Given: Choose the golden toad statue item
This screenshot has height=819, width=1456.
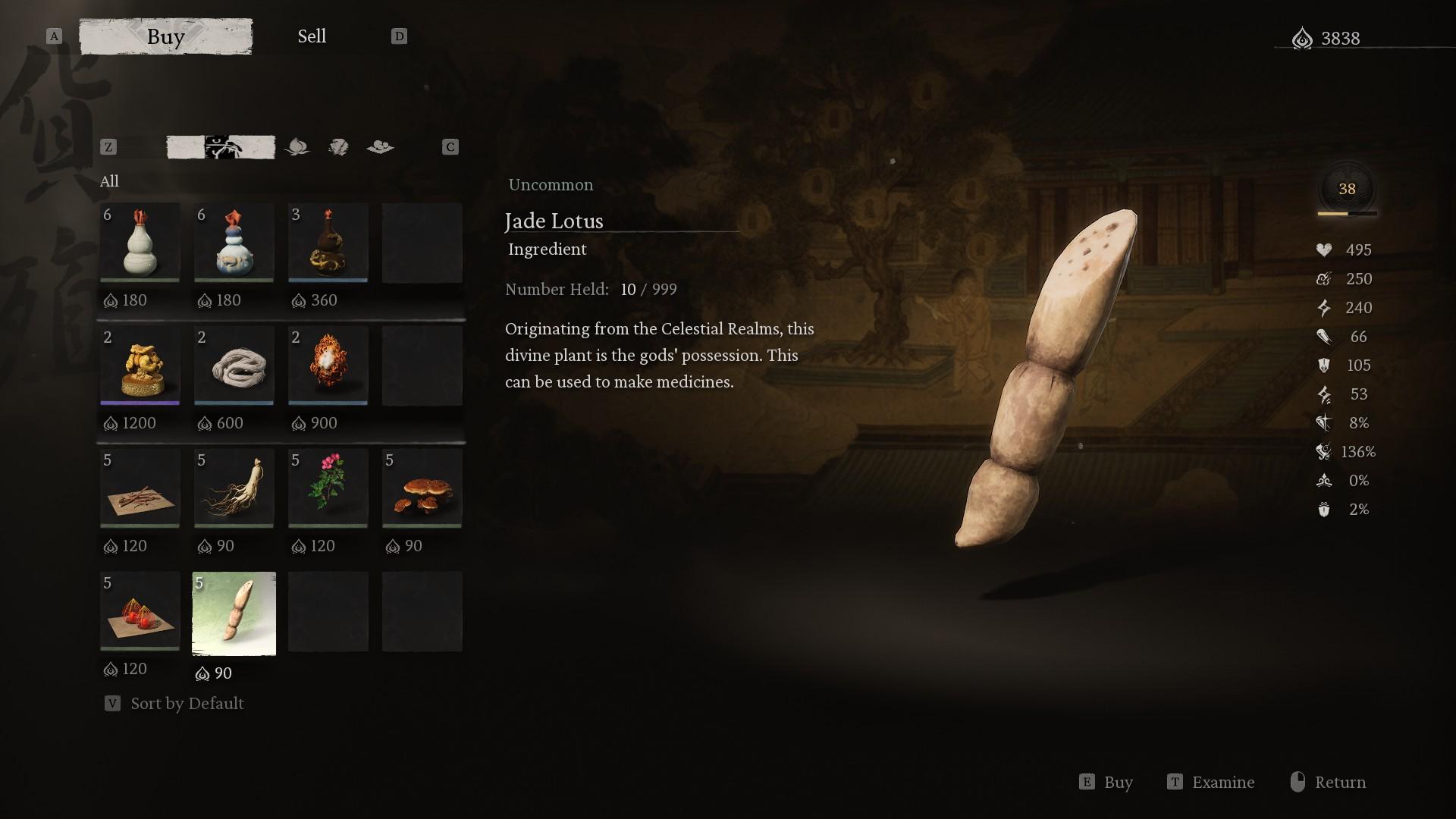Looking at the screenshot, I should (140, 366).
